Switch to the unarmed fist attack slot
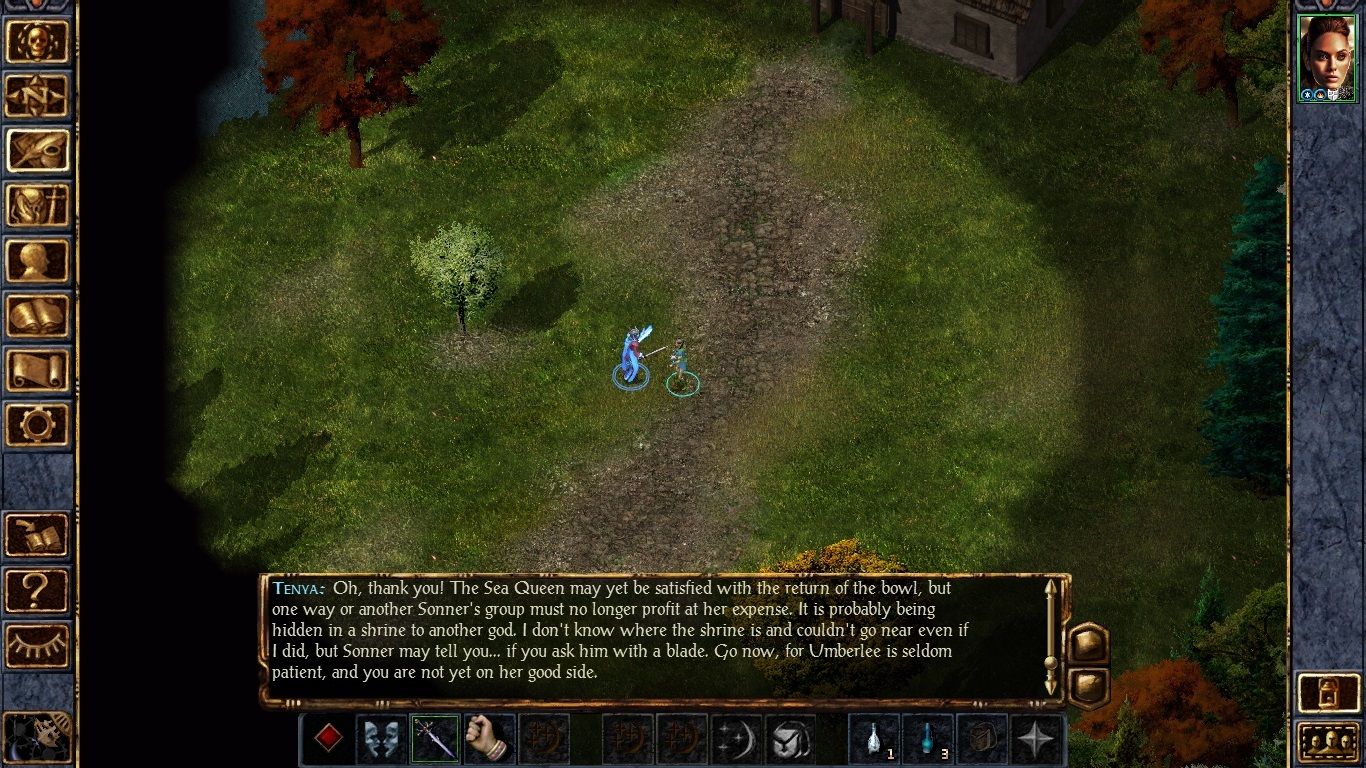1366x768 pixels. click(491, 738)
